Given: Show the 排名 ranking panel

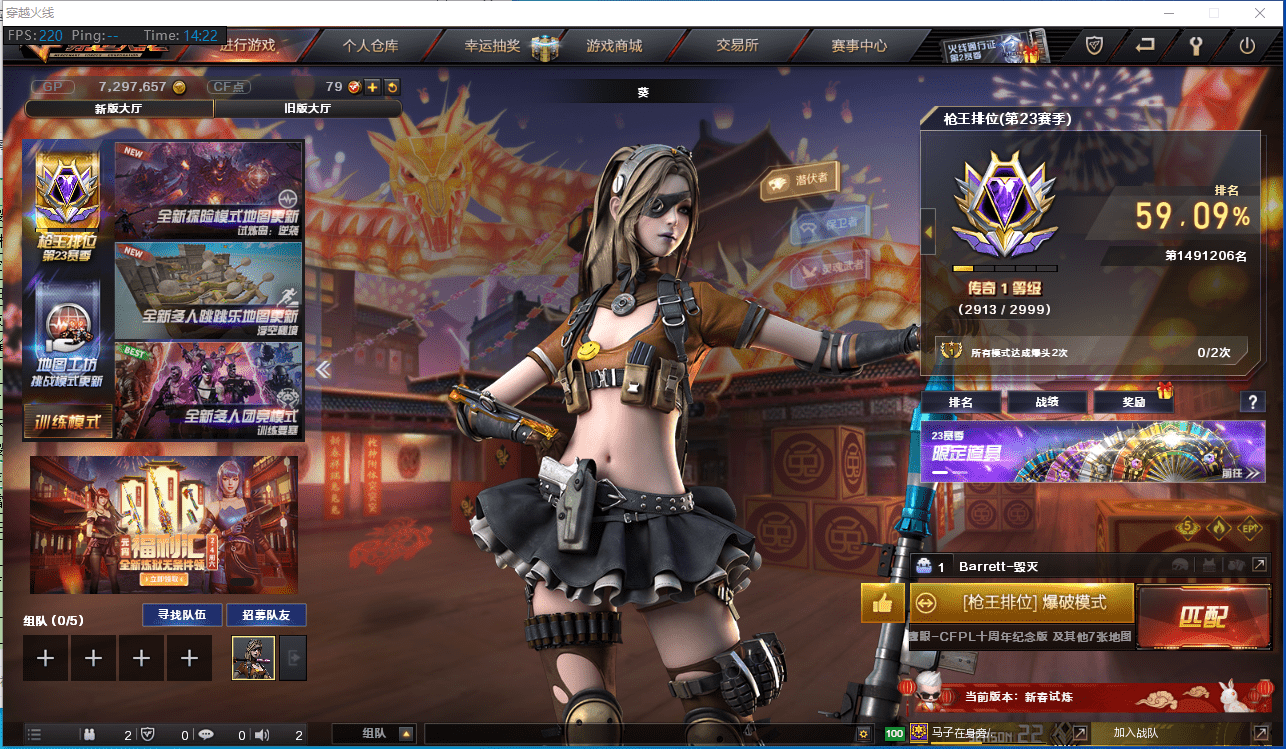Looking at the screenshot, I should click(x=960, y=402).
